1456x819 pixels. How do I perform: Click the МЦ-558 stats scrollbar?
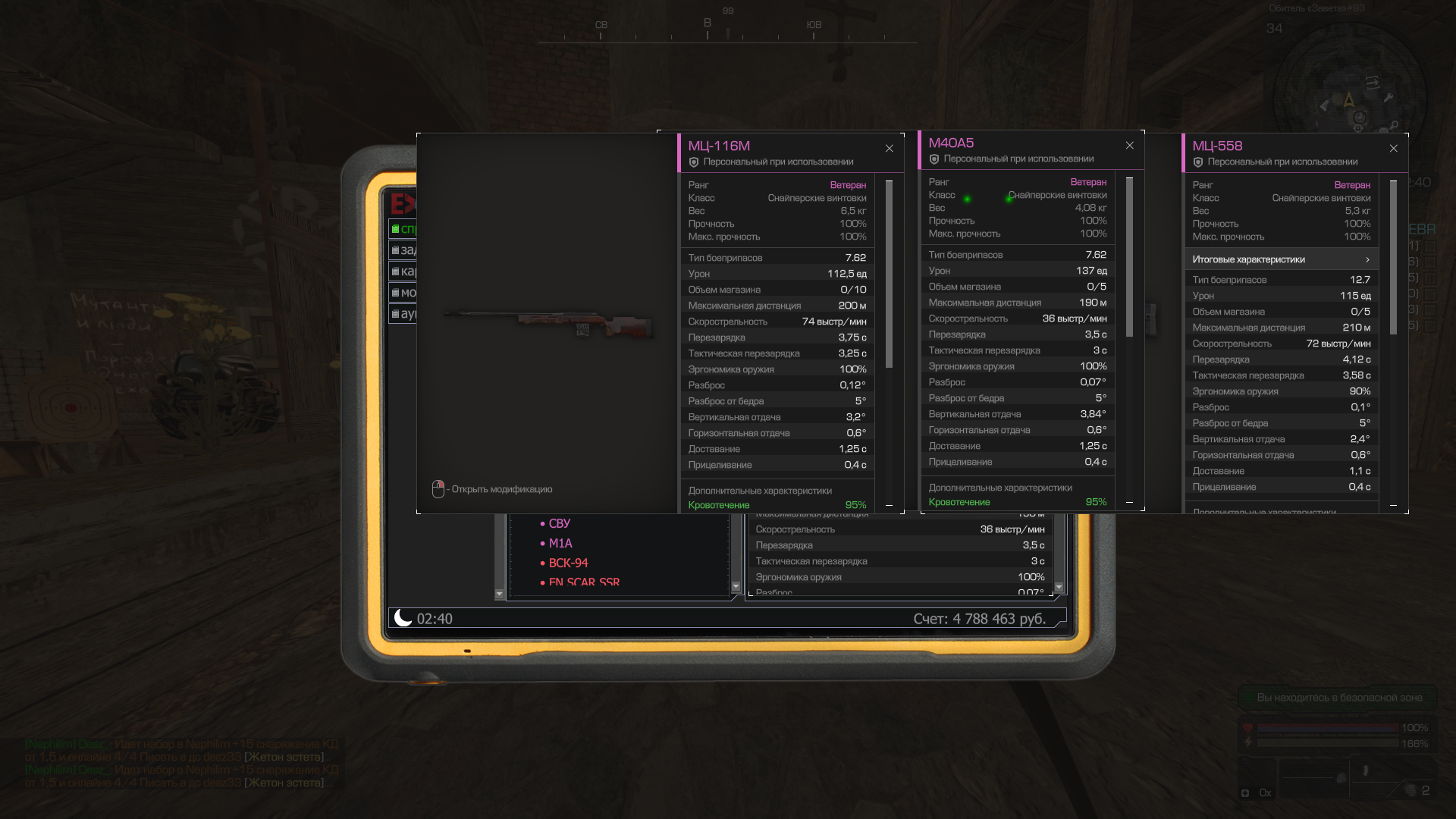pyautogui.click(x=1393, y=258)
